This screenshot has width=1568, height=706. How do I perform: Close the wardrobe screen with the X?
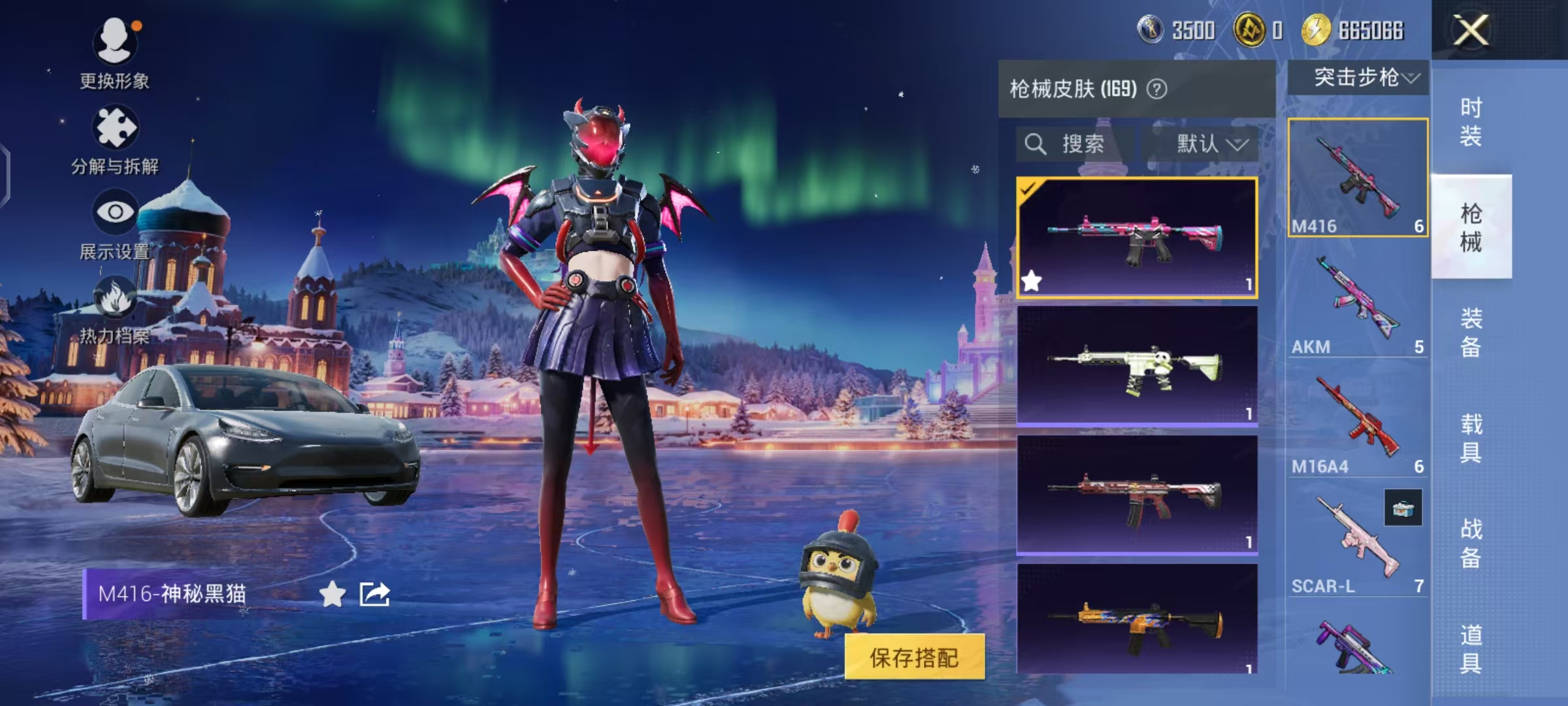[1471, 30]
